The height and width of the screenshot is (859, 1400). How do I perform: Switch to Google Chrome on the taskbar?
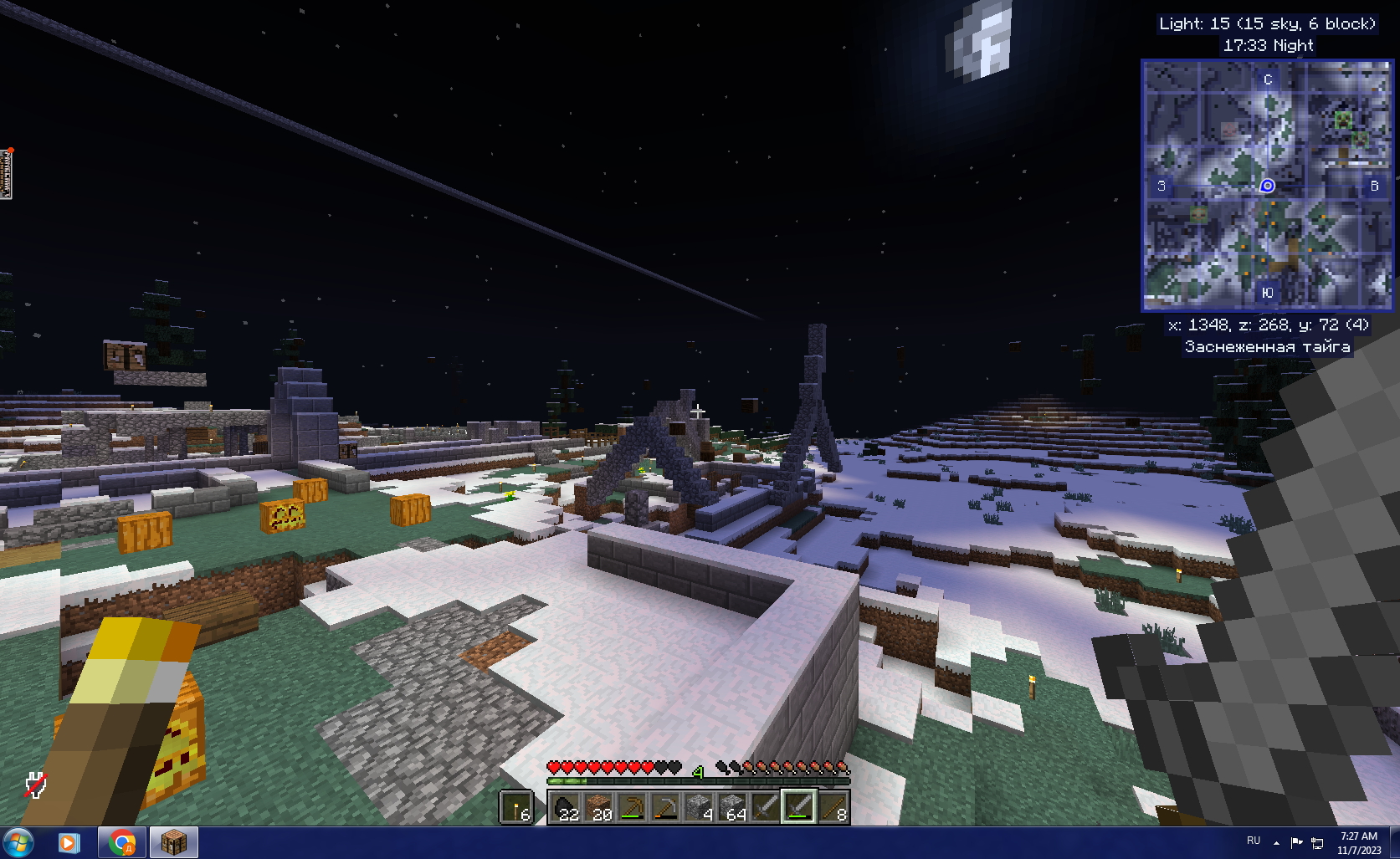(x=122, y=842)
